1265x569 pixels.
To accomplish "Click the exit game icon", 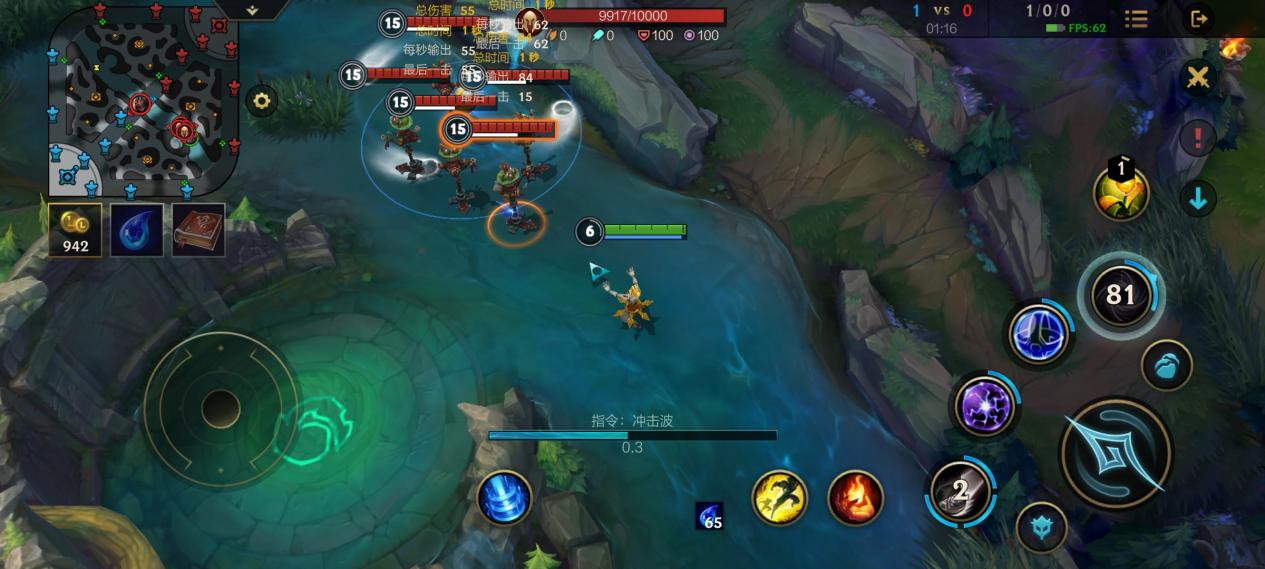I will (x=1199, y=18).
